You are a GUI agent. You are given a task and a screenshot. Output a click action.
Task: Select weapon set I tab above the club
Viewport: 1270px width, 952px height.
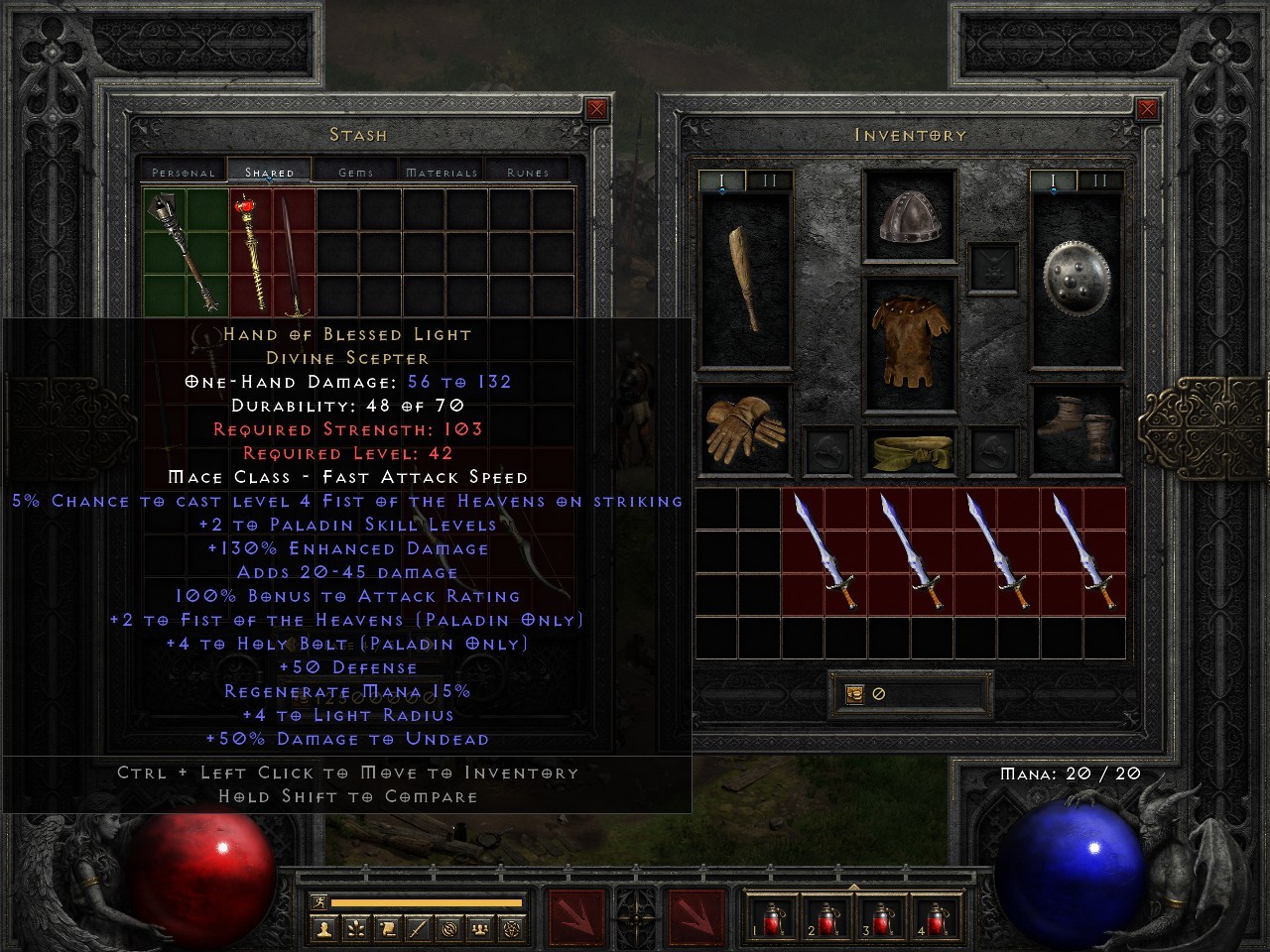click(722, 180)
